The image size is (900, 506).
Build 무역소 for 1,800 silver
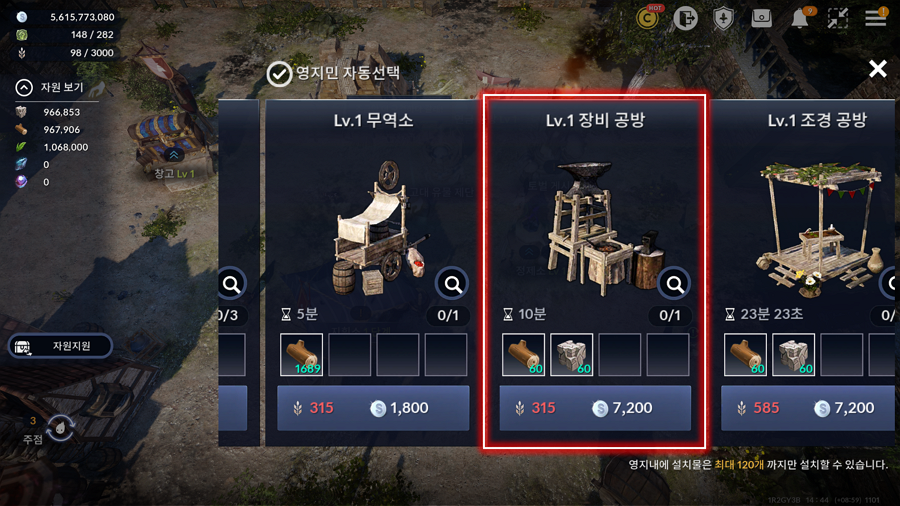point(373,408)
